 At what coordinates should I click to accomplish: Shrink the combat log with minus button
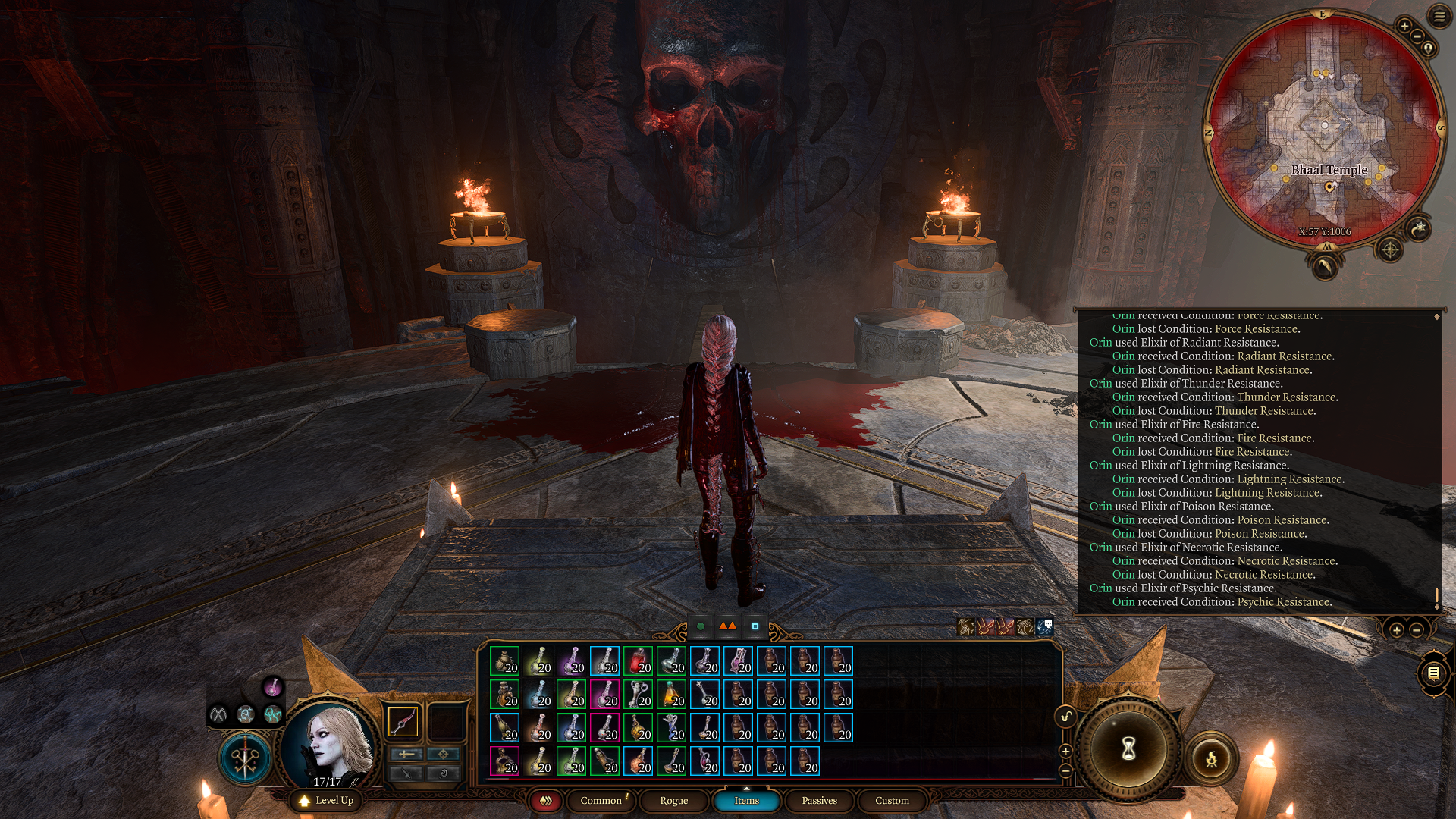point(1417,629)
